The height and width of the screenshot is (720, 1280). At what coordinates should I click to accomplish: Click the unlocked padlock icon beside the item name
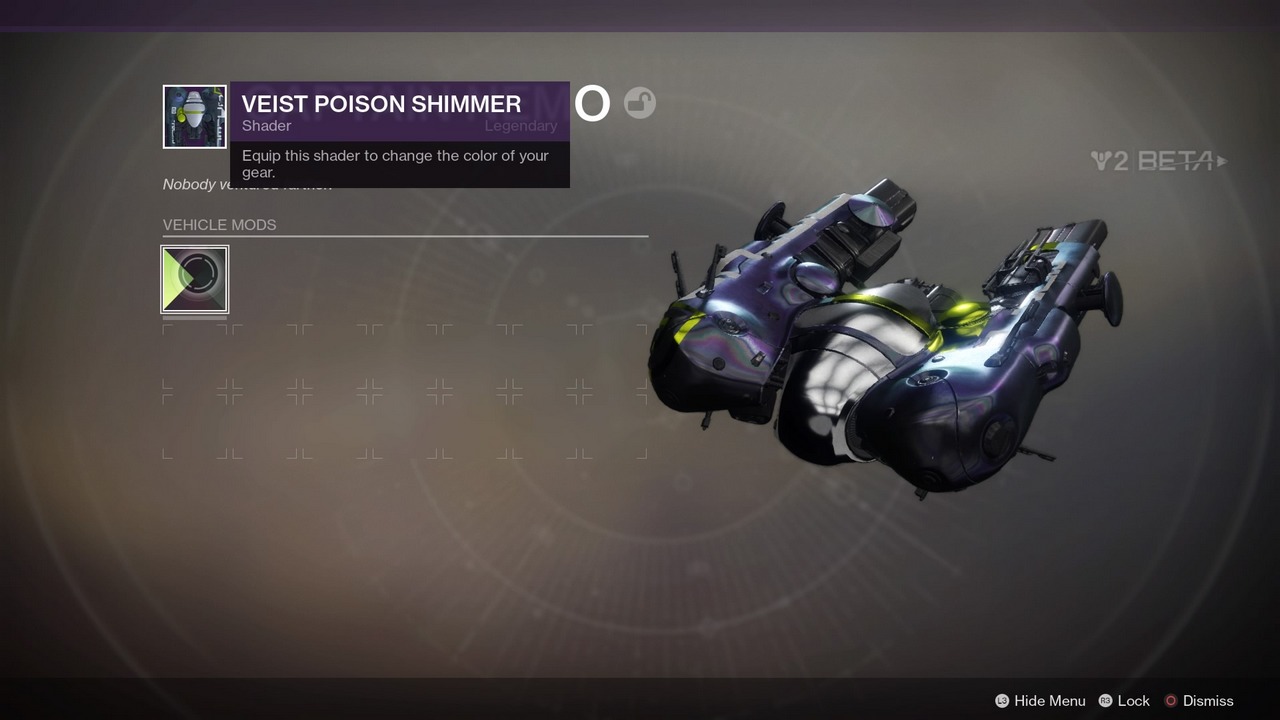coord(639,103)
